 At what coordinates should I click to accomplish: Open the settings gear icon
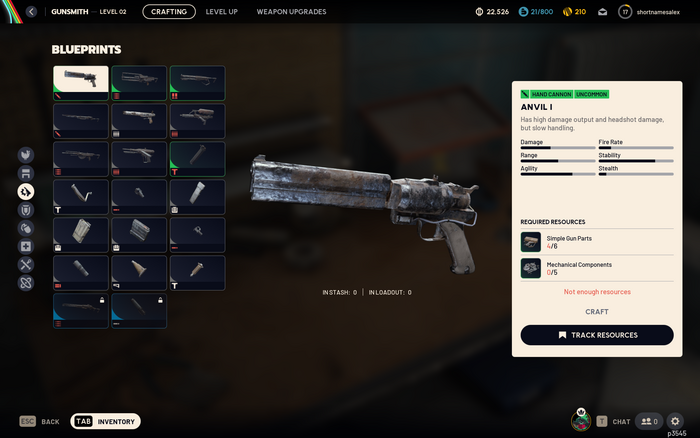point(675,422)
